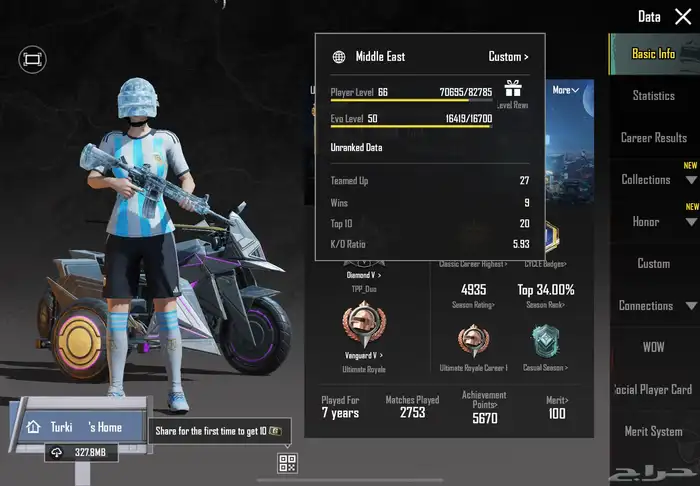Open the Statistics tab
This screenshot has height=486, width=700.
click(653, 96)
